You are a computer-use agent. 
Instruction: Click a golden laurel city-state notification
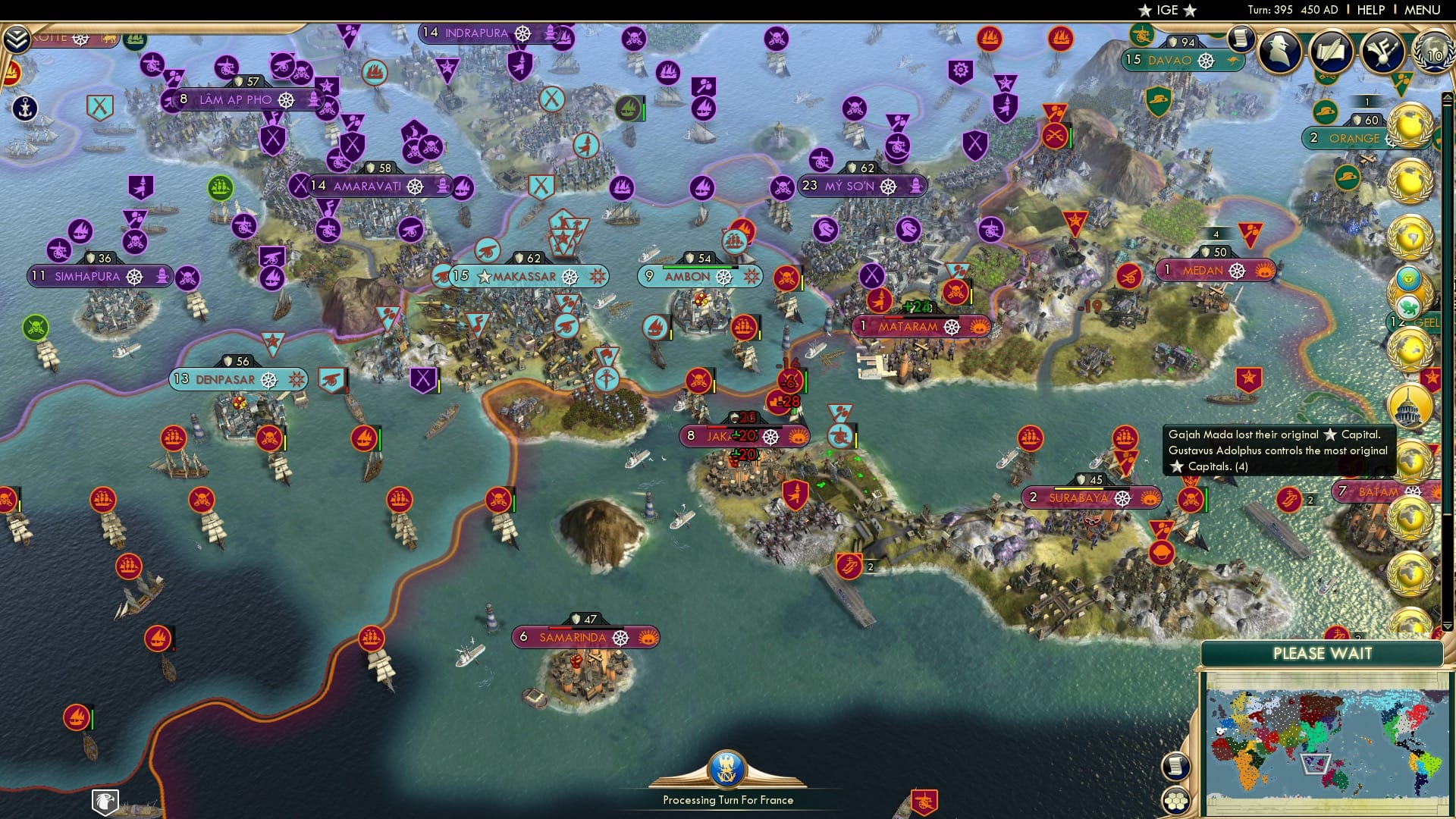(1410, 125)
